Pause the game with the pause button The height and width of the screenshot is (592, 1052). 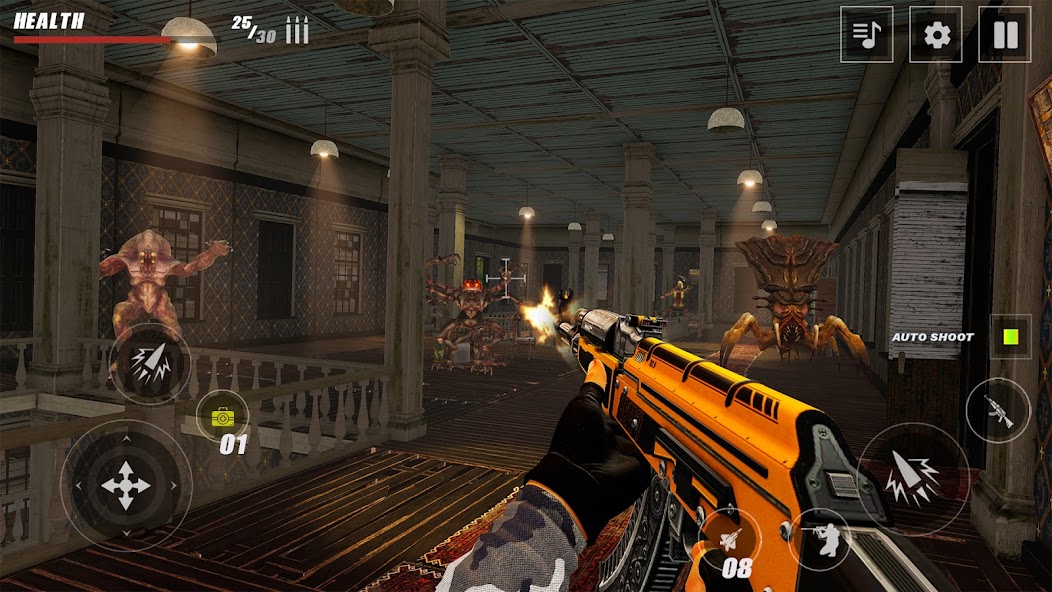pos(1004,35)
